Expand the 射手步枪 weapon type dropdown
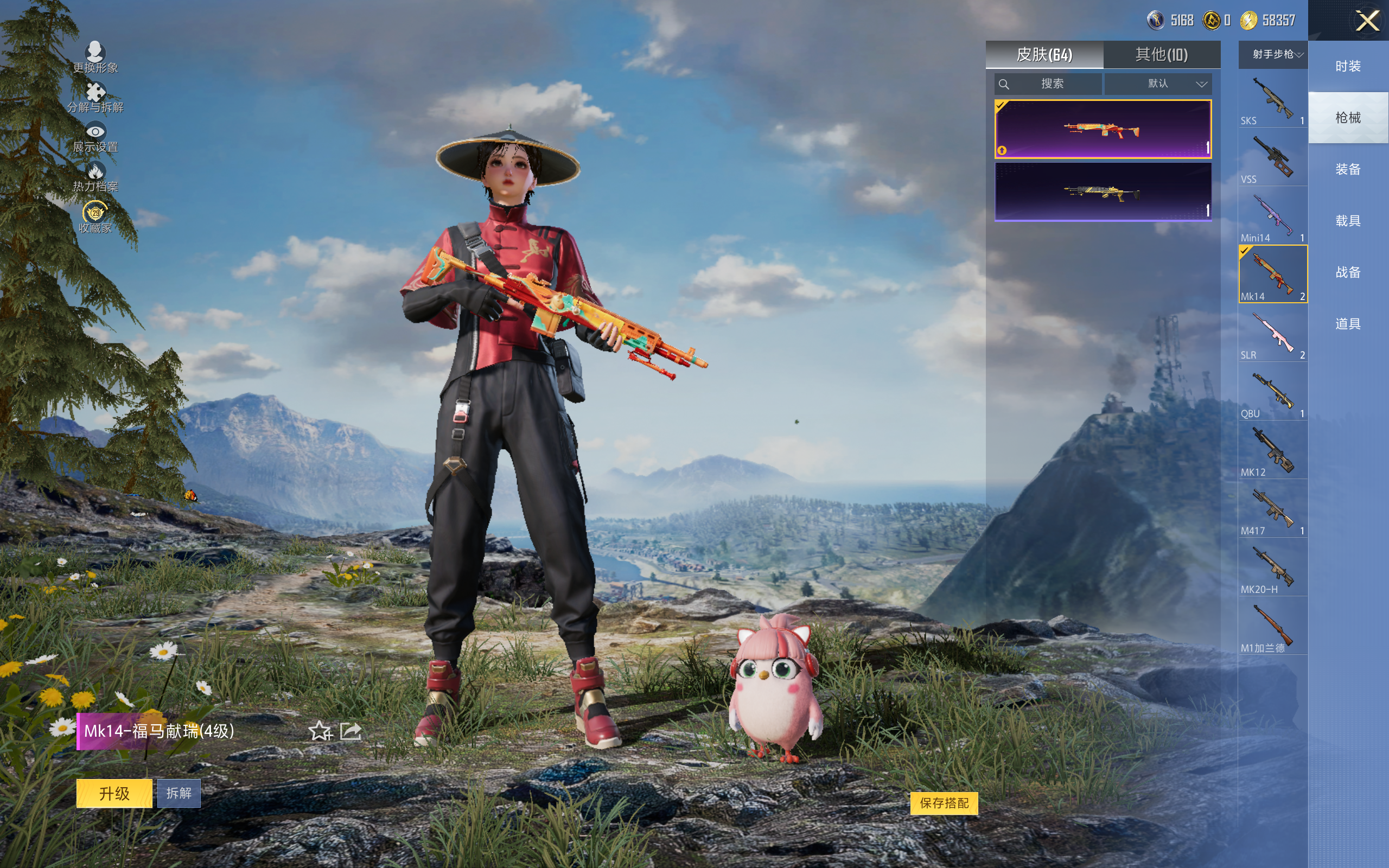This screenshot has height=868, width=1389. [1273, 55]
